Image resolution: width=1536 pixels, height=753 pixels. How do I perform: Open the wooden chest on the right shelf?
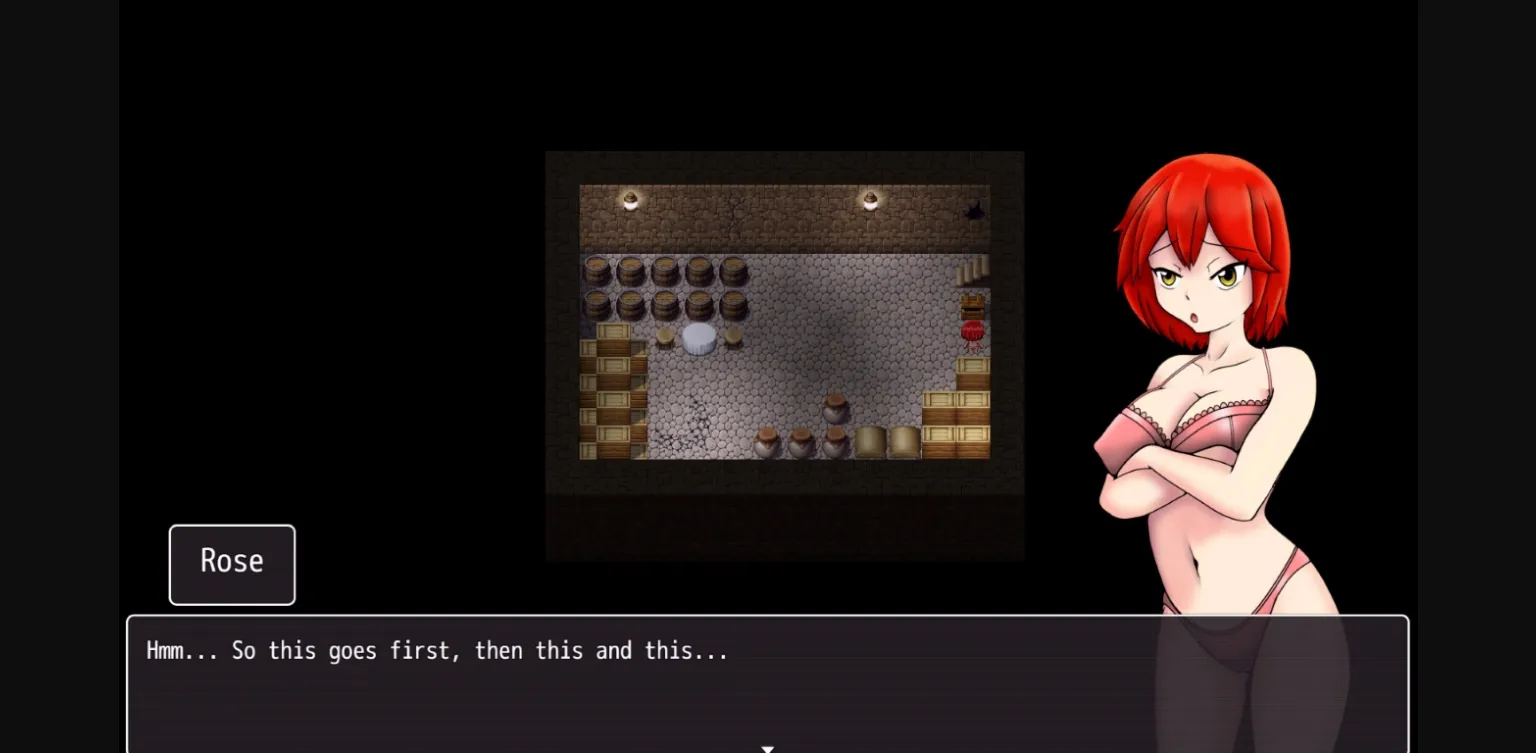point(972,307)
